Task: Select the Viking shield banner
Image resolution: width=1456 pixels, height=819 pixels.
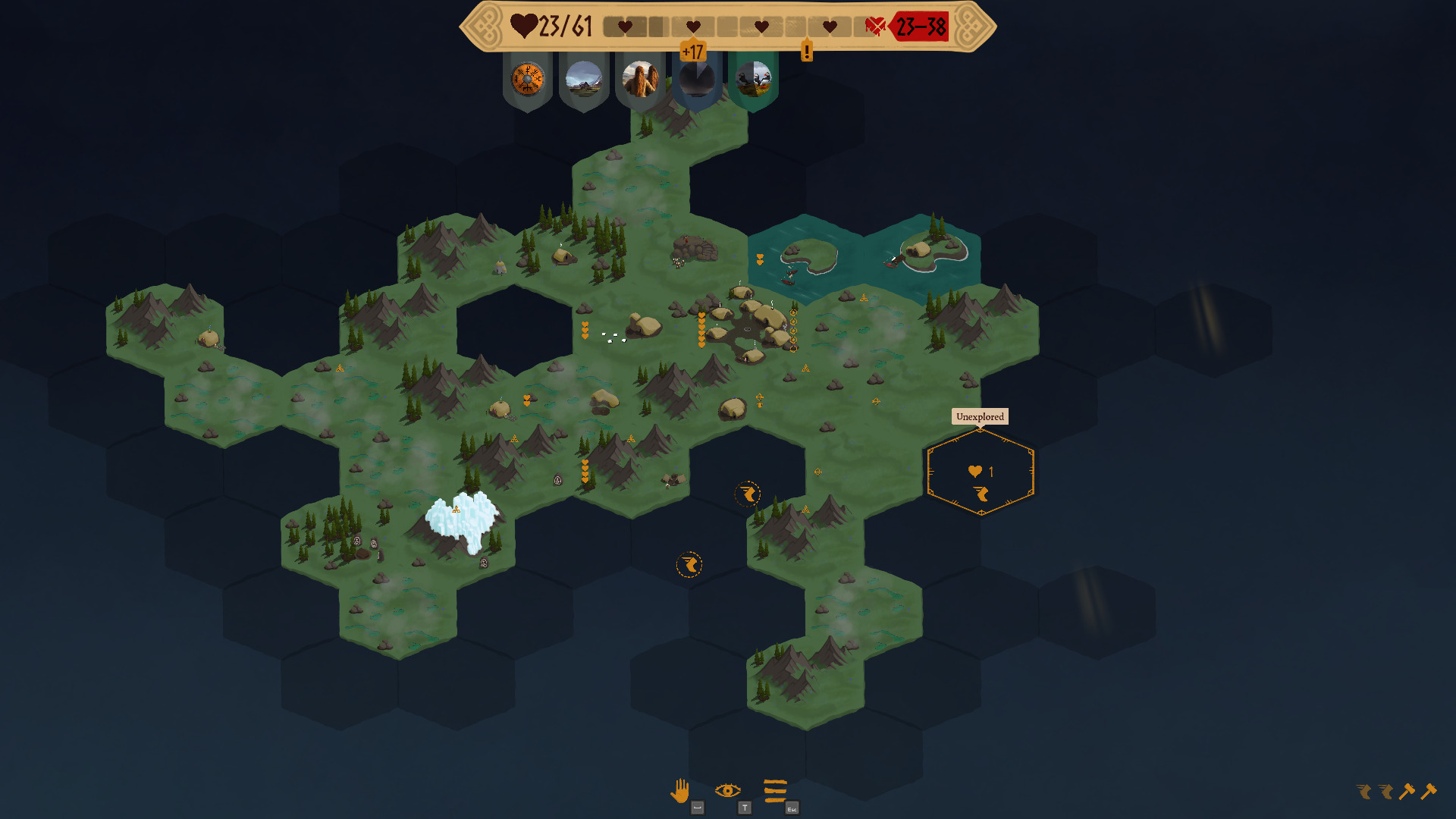Action: click(x=527, y=79)
